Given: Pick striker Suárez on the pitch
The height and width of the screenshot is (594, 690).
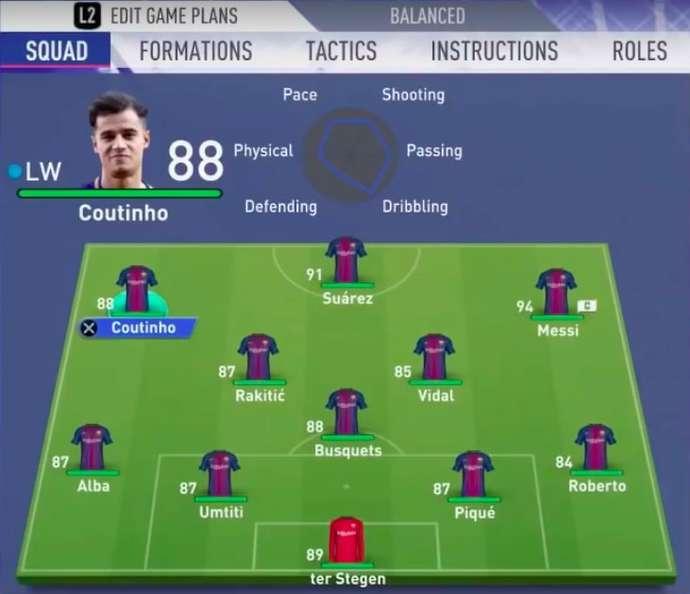Looking at the screenshot, I should click(x=346, y=262).
